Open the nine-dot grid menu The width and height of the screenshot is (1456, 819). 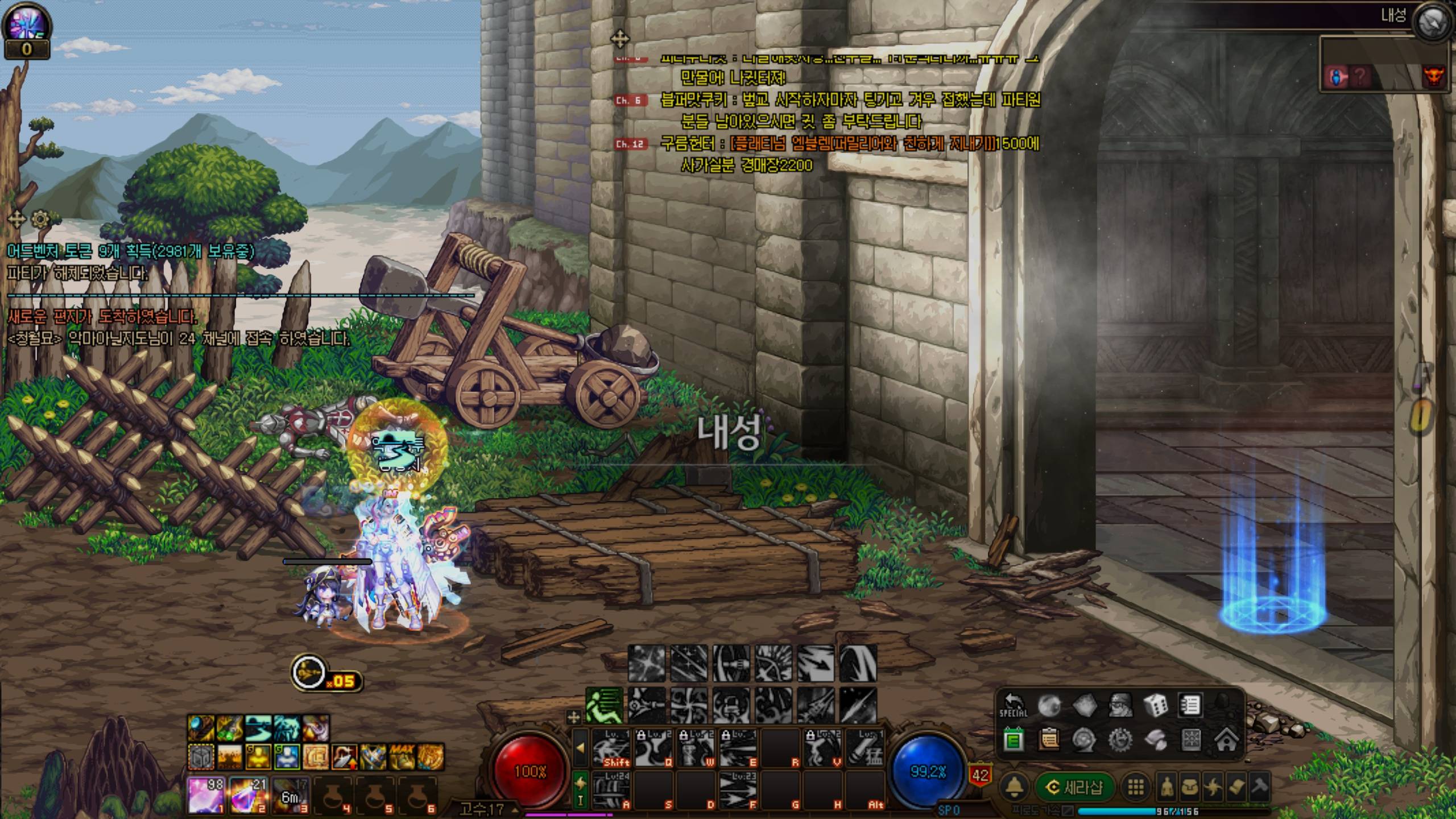[x=1136, y=787]
